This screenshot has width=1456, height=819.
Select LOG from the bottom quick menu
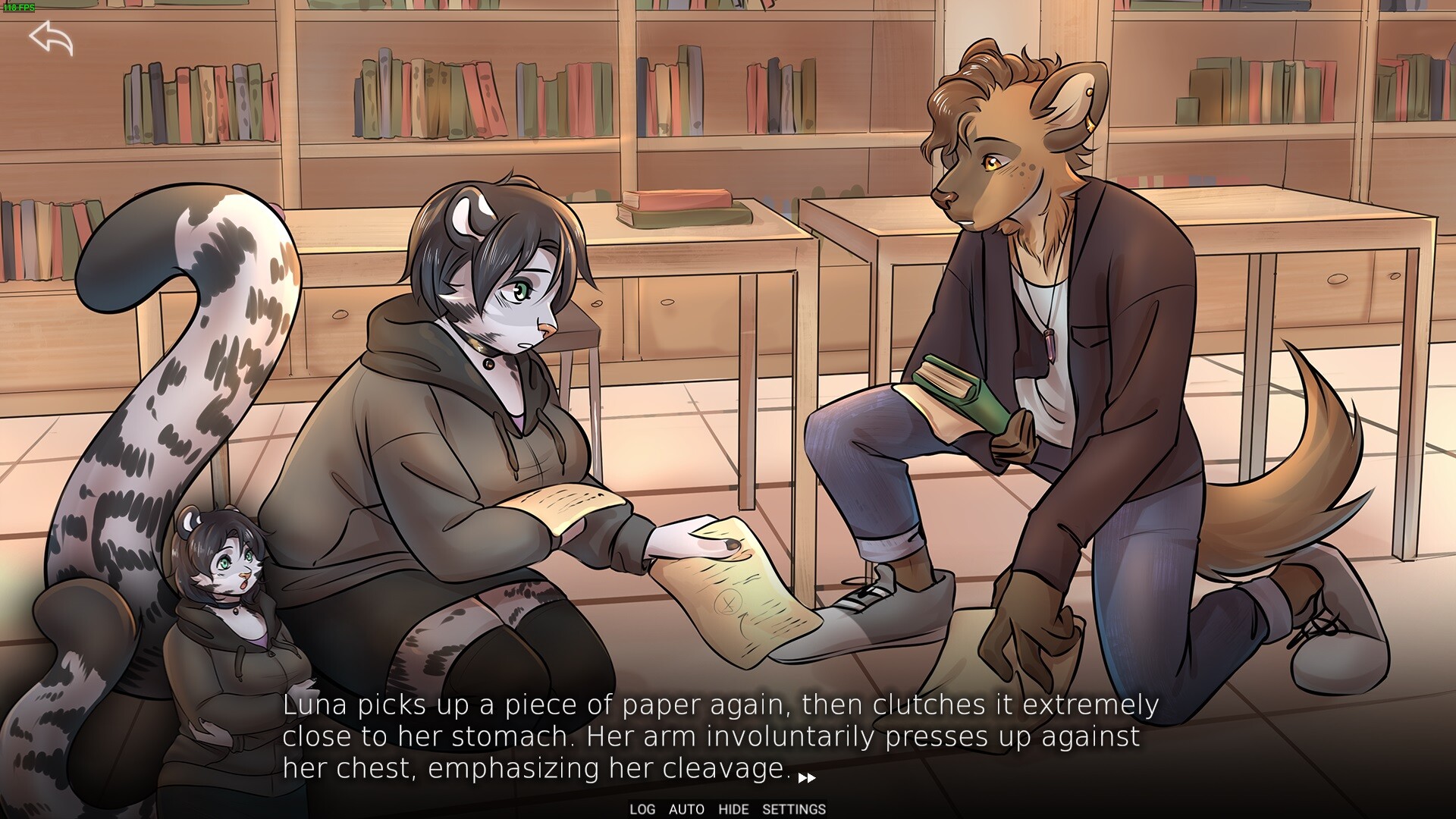642,808
